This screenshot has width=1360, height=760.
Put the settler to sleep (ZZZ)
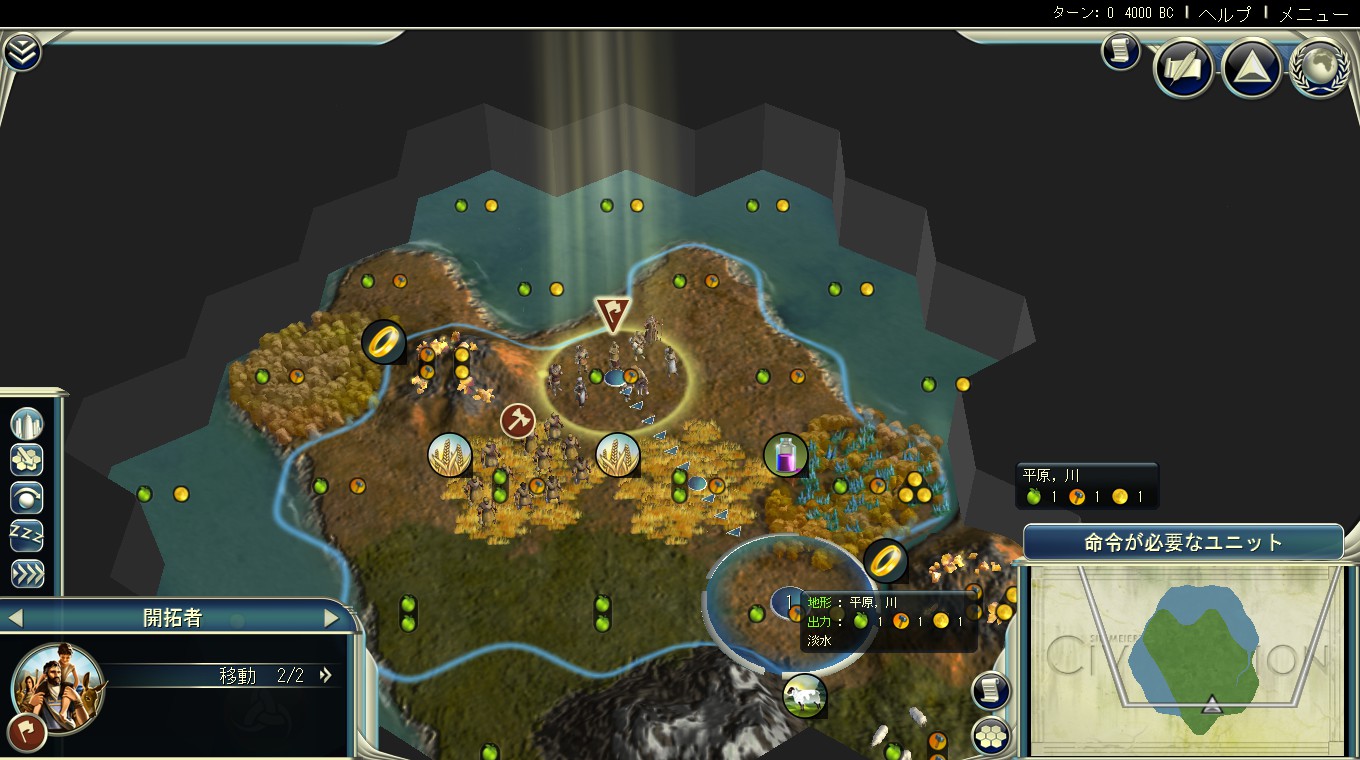[x=27, y=535]
